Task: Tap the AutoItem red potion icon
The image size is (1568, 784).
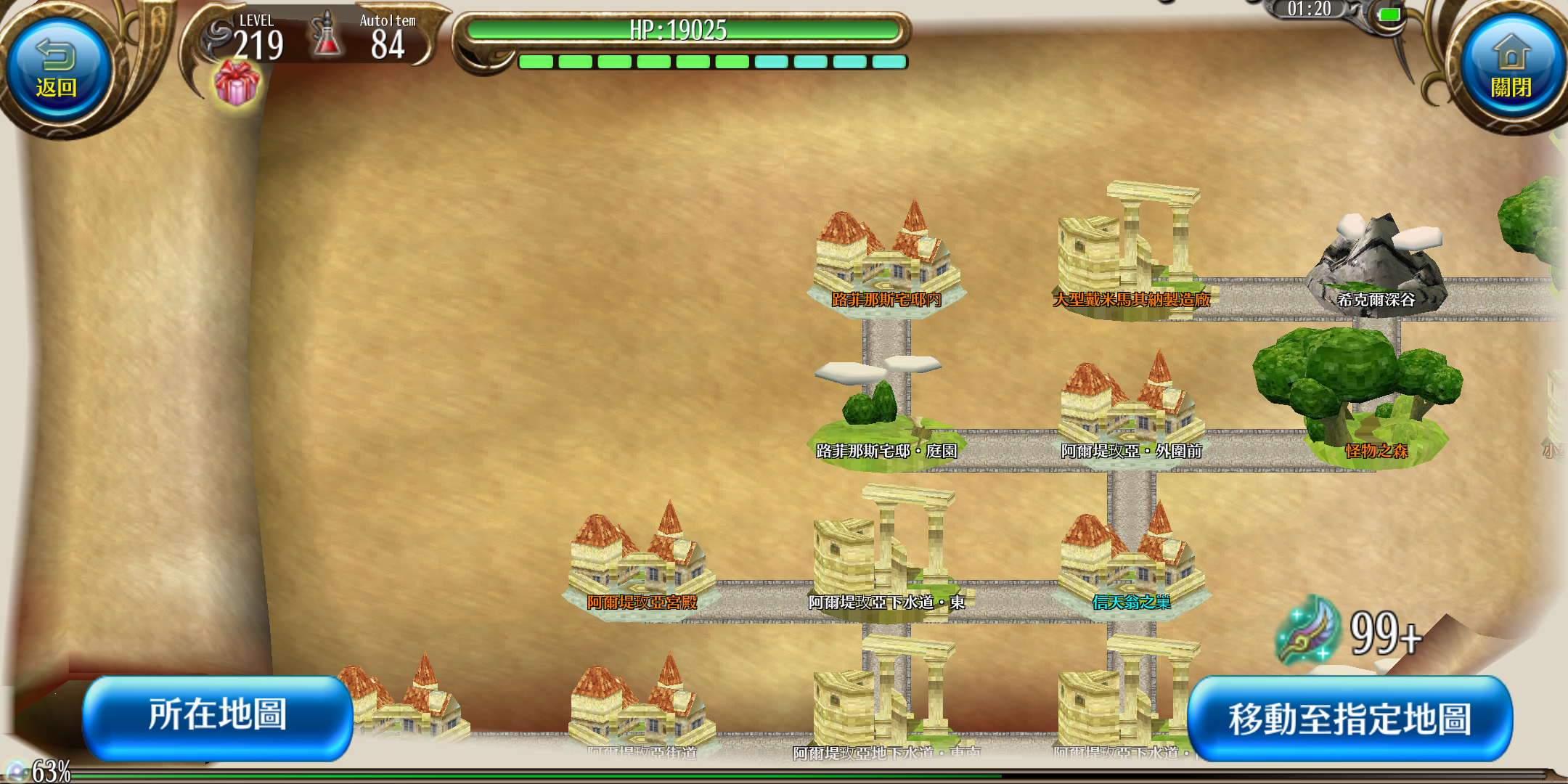Action: pyautogui.click(x=326, y=36)
